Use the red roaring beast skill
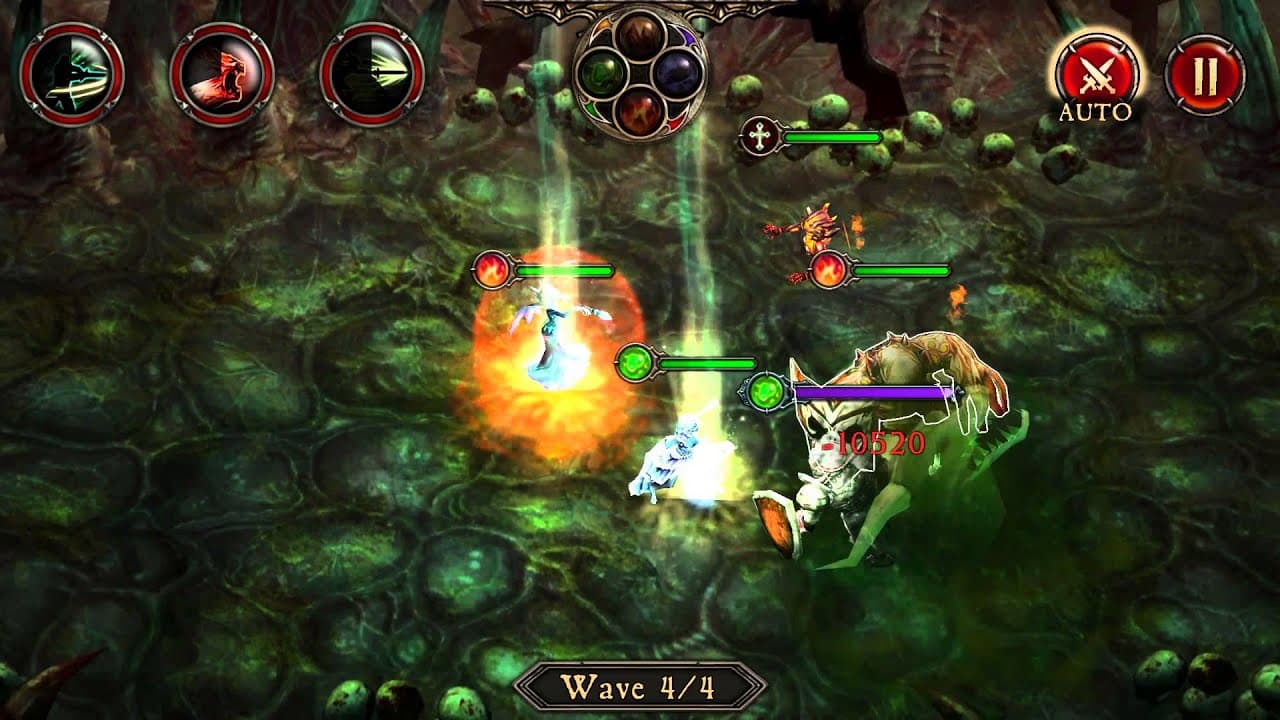This screenshot has height=720, width=1280. [221, 74]
